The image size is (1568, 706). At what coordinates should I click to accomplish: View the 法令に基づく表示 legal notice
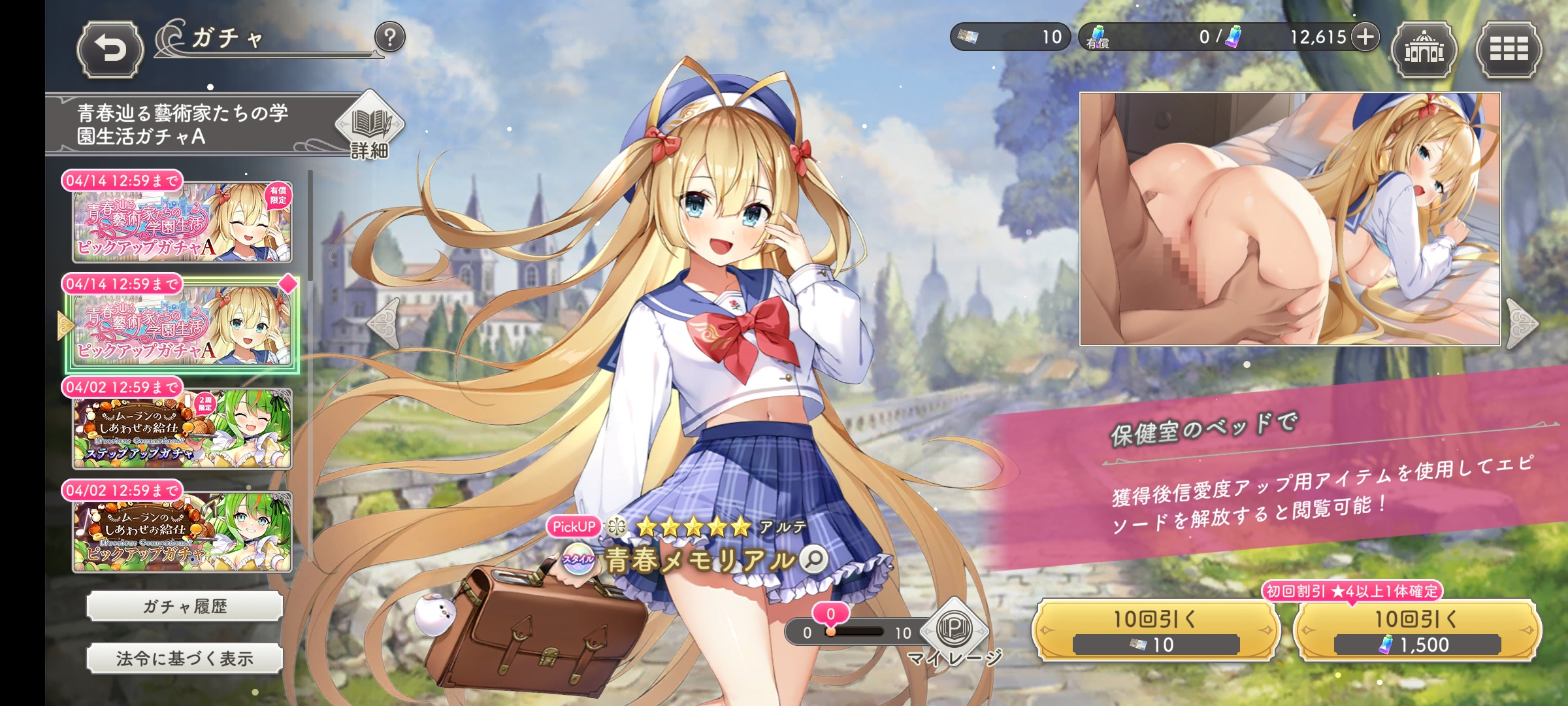tap(185, 659)
